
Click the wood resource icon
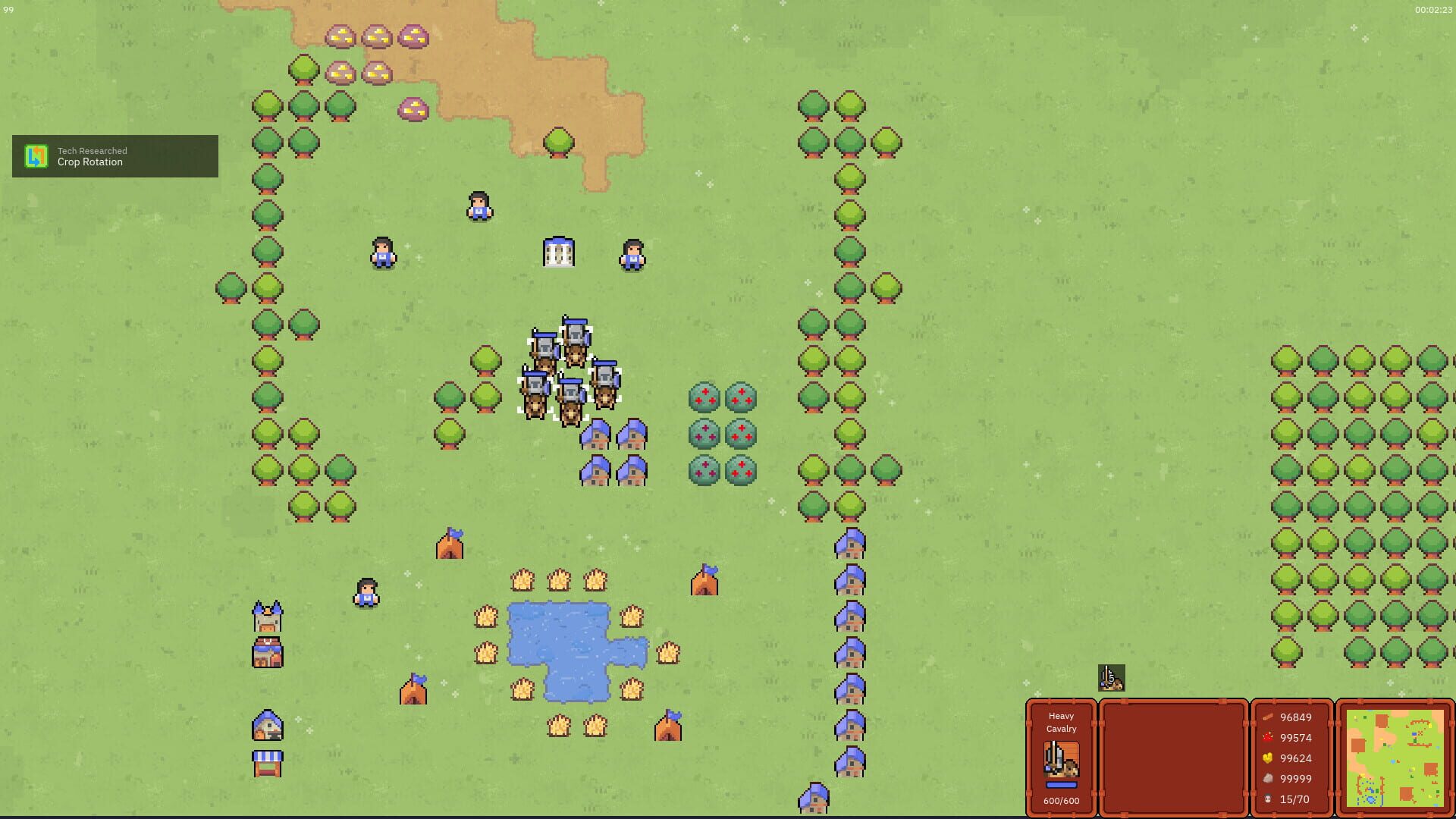pyautogui.click(x=1269, y=717)
